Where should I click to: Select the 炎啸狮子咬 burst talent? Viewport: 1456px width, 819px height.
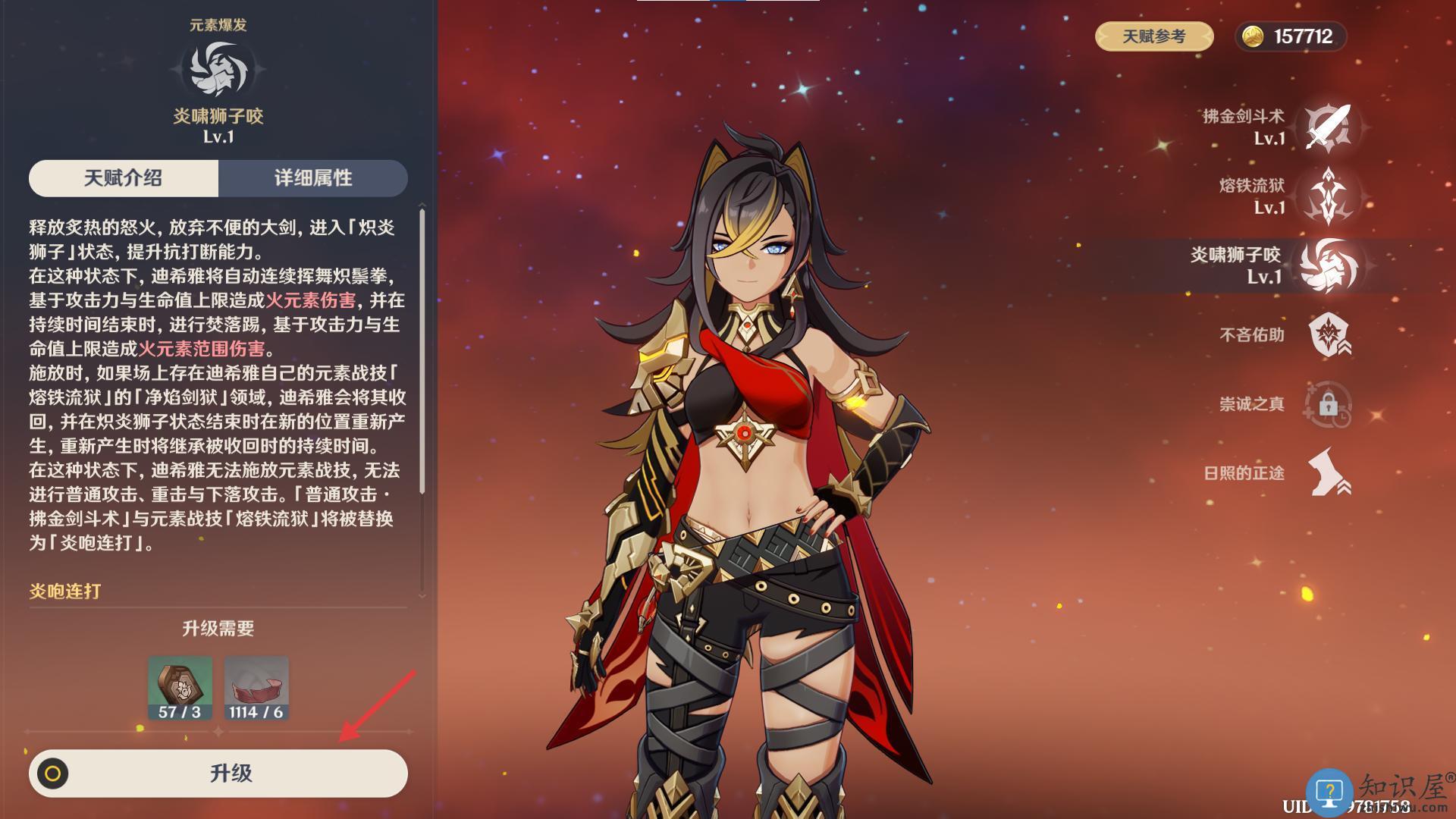point(1328,265)
